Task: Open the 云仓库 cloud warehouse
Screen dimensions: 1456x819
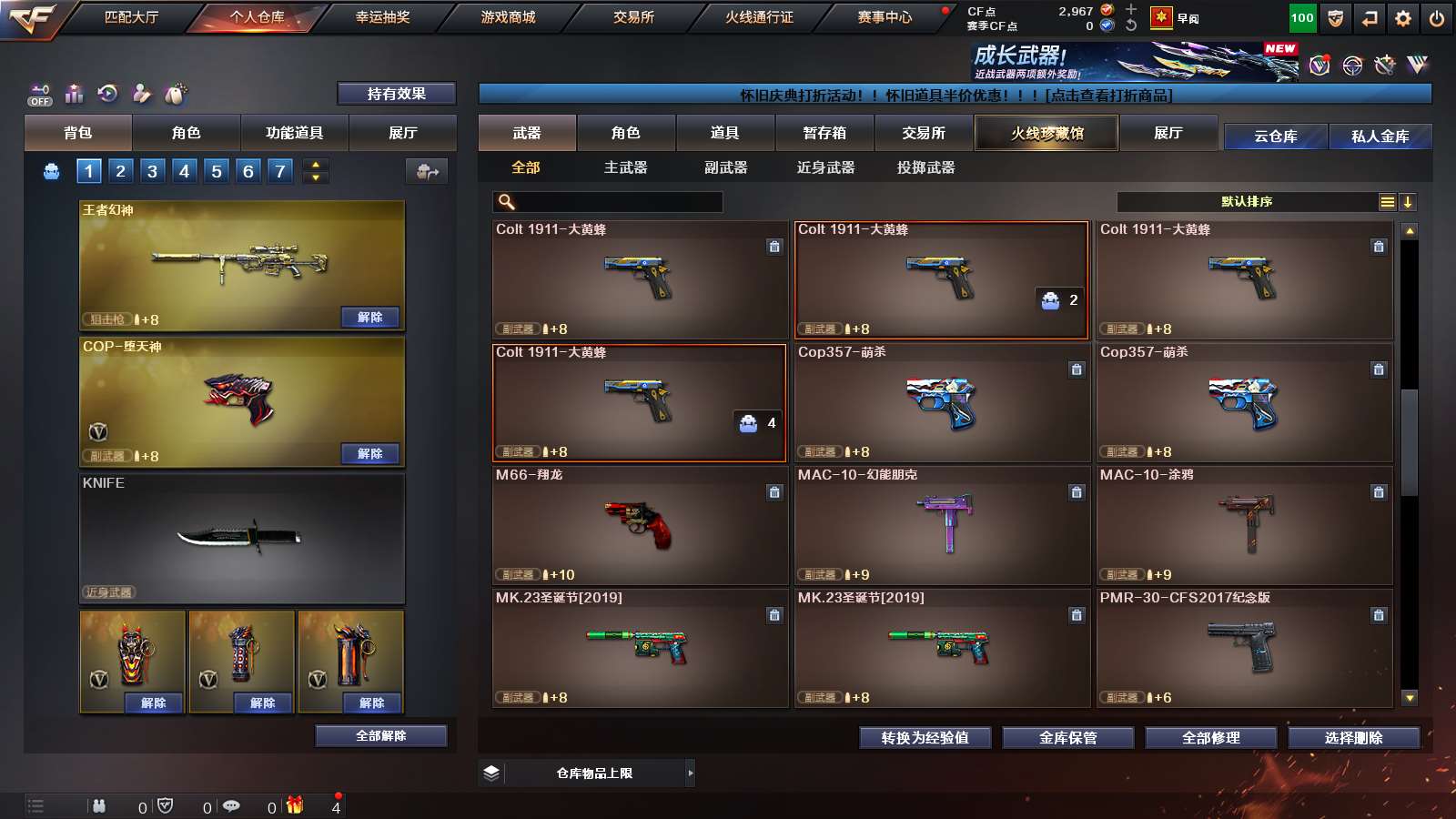Action: (1275, 136)
